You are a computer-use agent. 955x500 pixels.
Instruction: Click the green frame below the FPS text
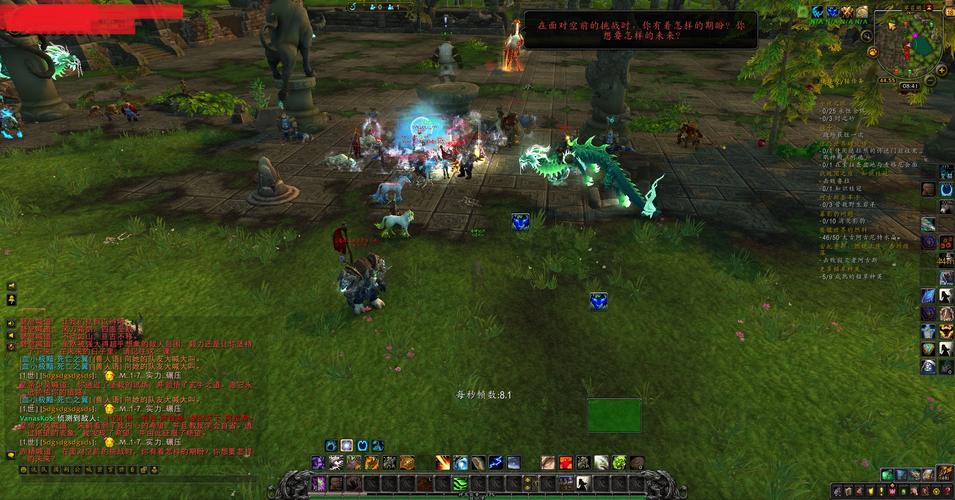coord(614,415)
